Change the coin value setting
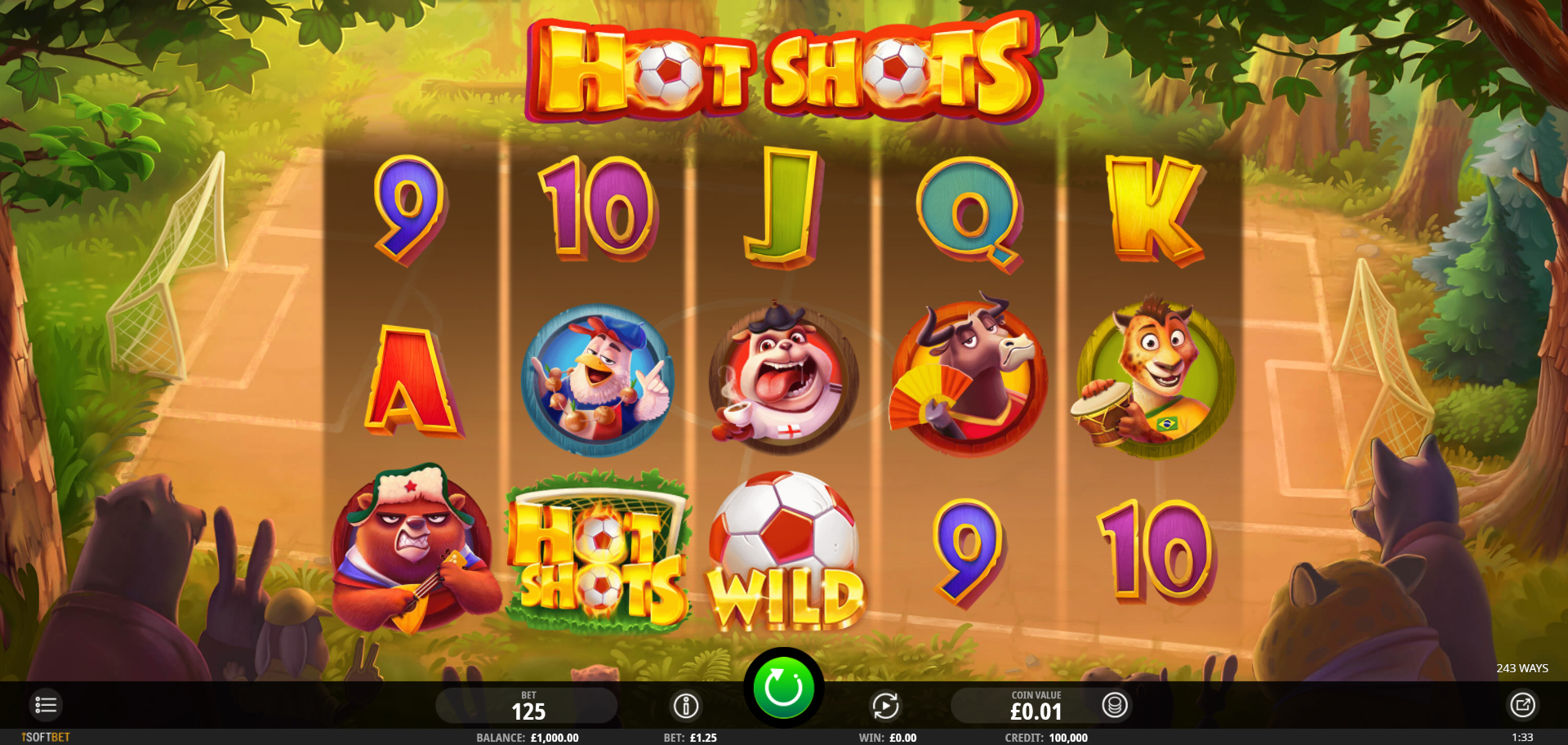This screenshot has height=745, width=1568. tap(1035, 706)
